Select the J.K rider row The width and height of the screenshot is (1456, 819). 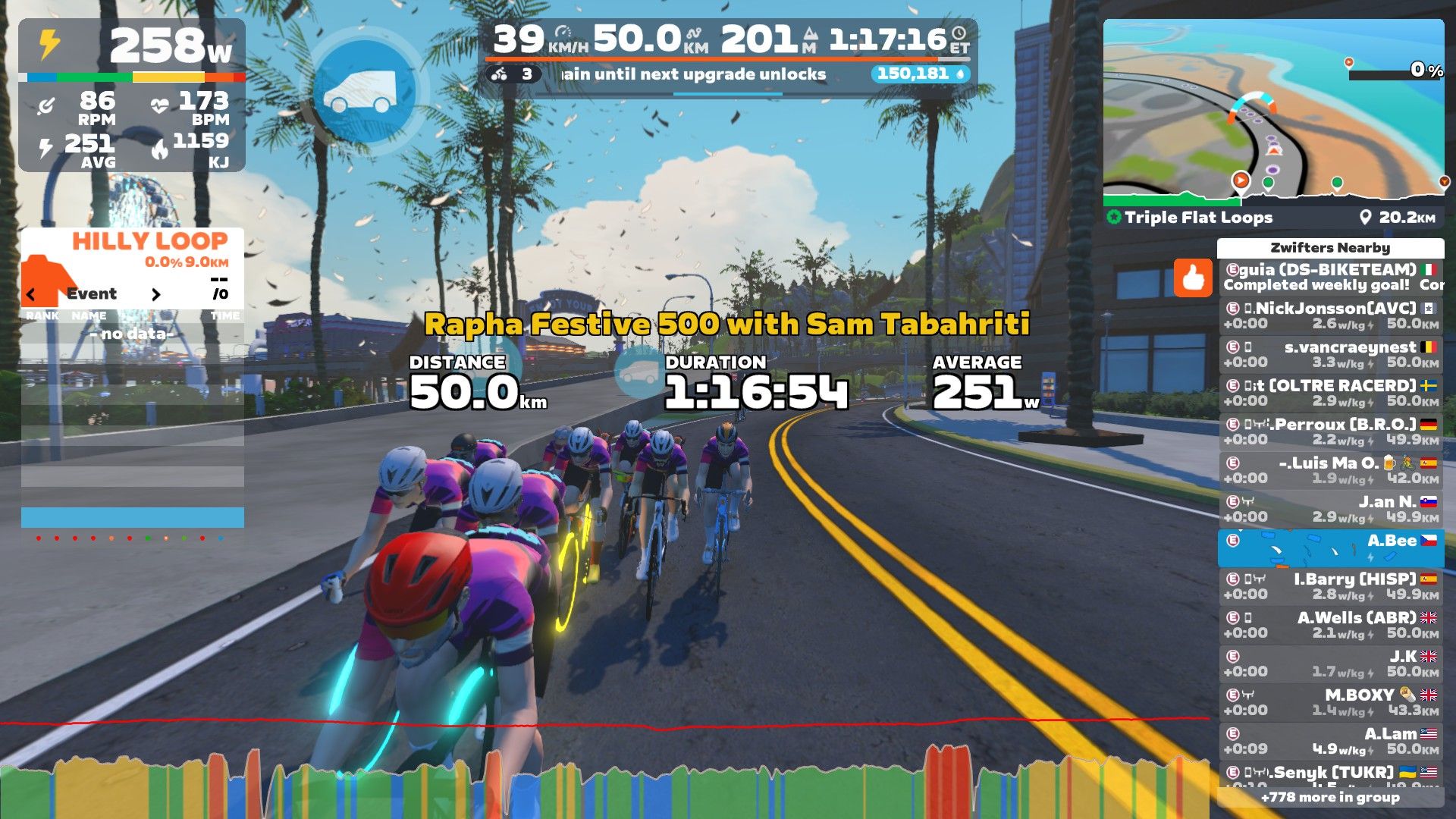(x=1331, y=664)
